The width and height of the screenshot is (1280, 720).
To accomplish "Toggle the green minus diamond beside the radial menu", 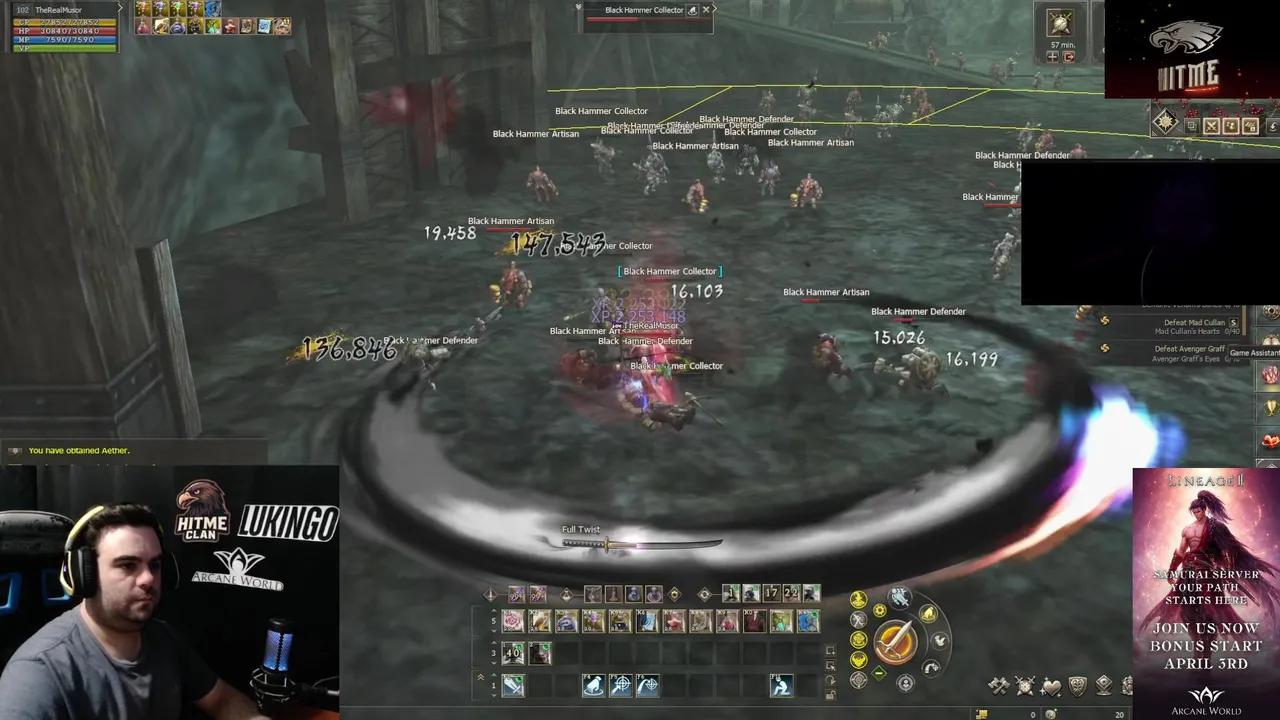I will (879, 672).
